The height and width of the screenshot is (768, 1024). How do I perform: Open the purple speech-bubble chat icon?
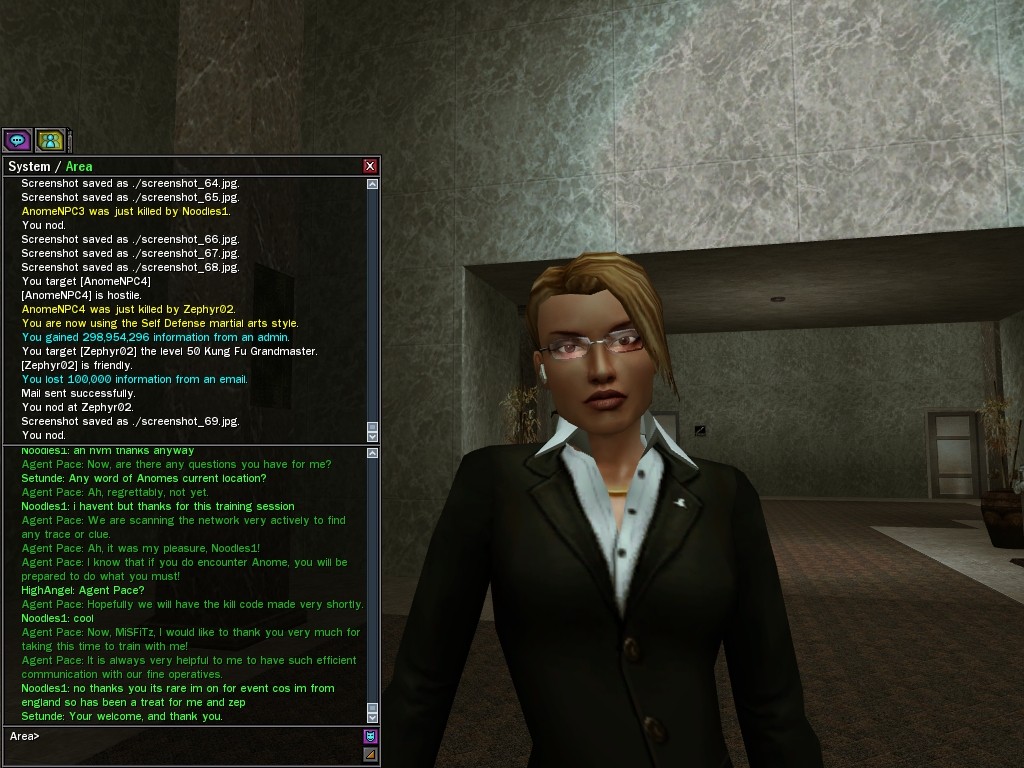coord(17,141)
